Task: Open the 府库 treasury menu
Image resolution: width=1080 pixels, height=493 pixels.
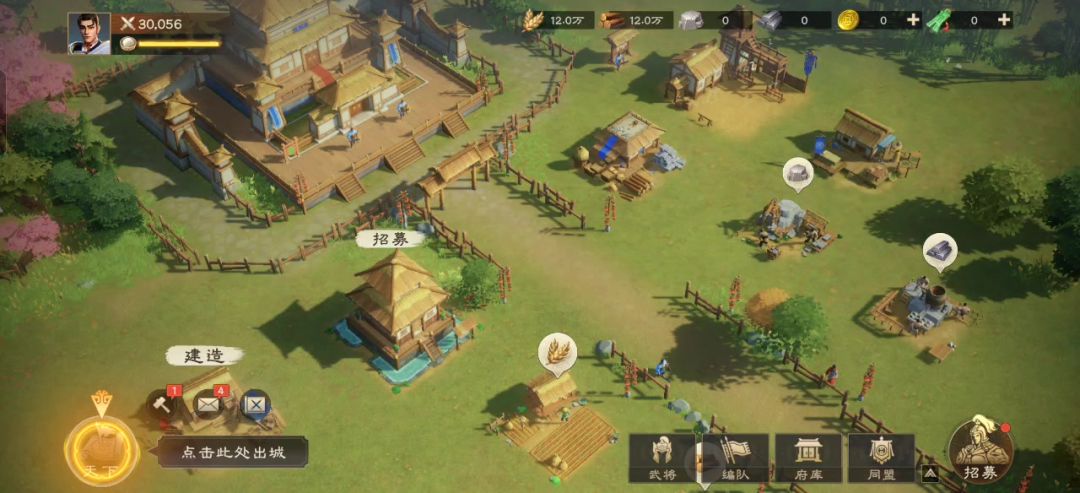Action: [808, 459]
